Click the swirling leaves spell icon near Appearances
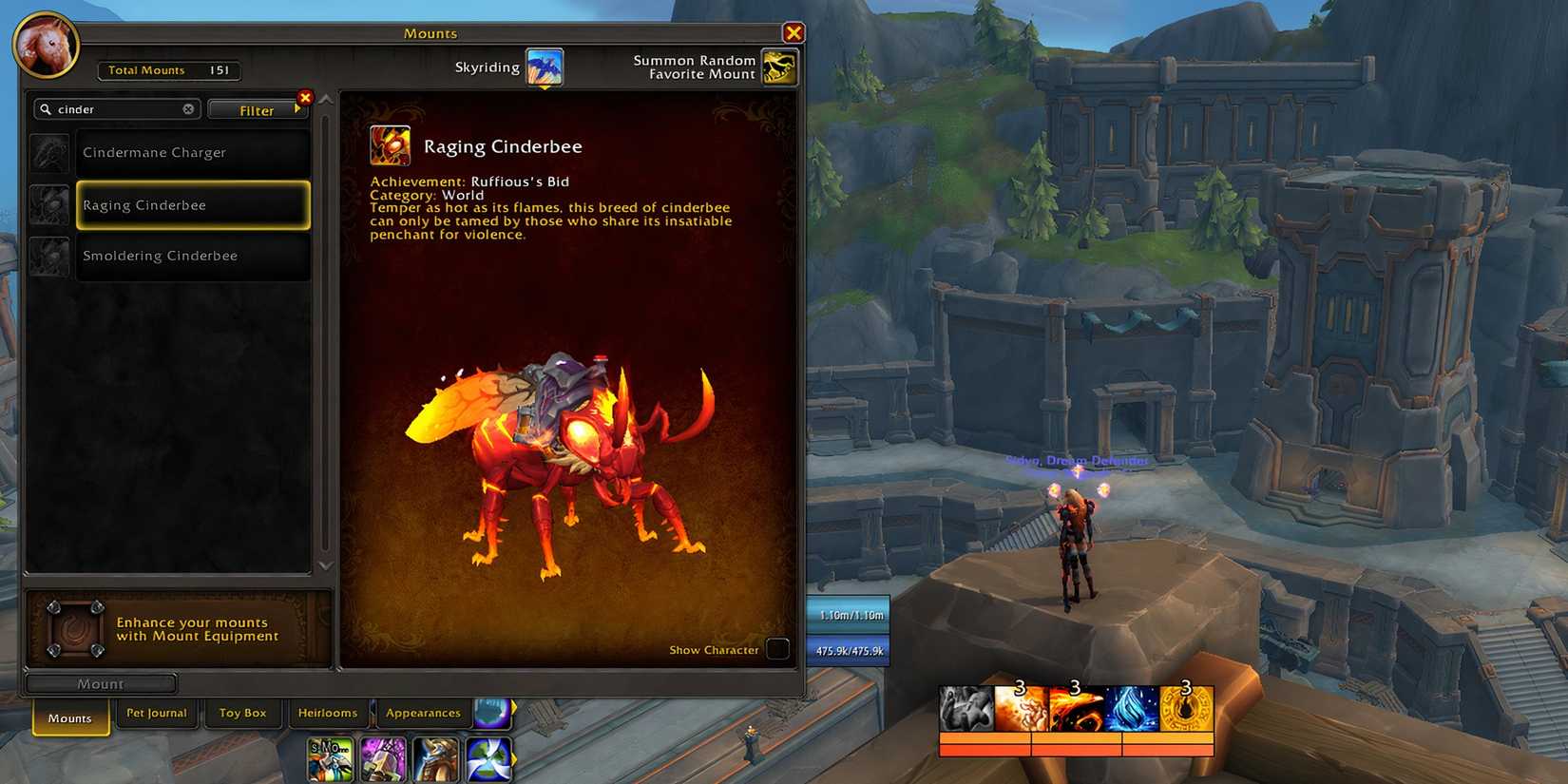The height and width of the screenshot is (784, 1568). [490, 758]
